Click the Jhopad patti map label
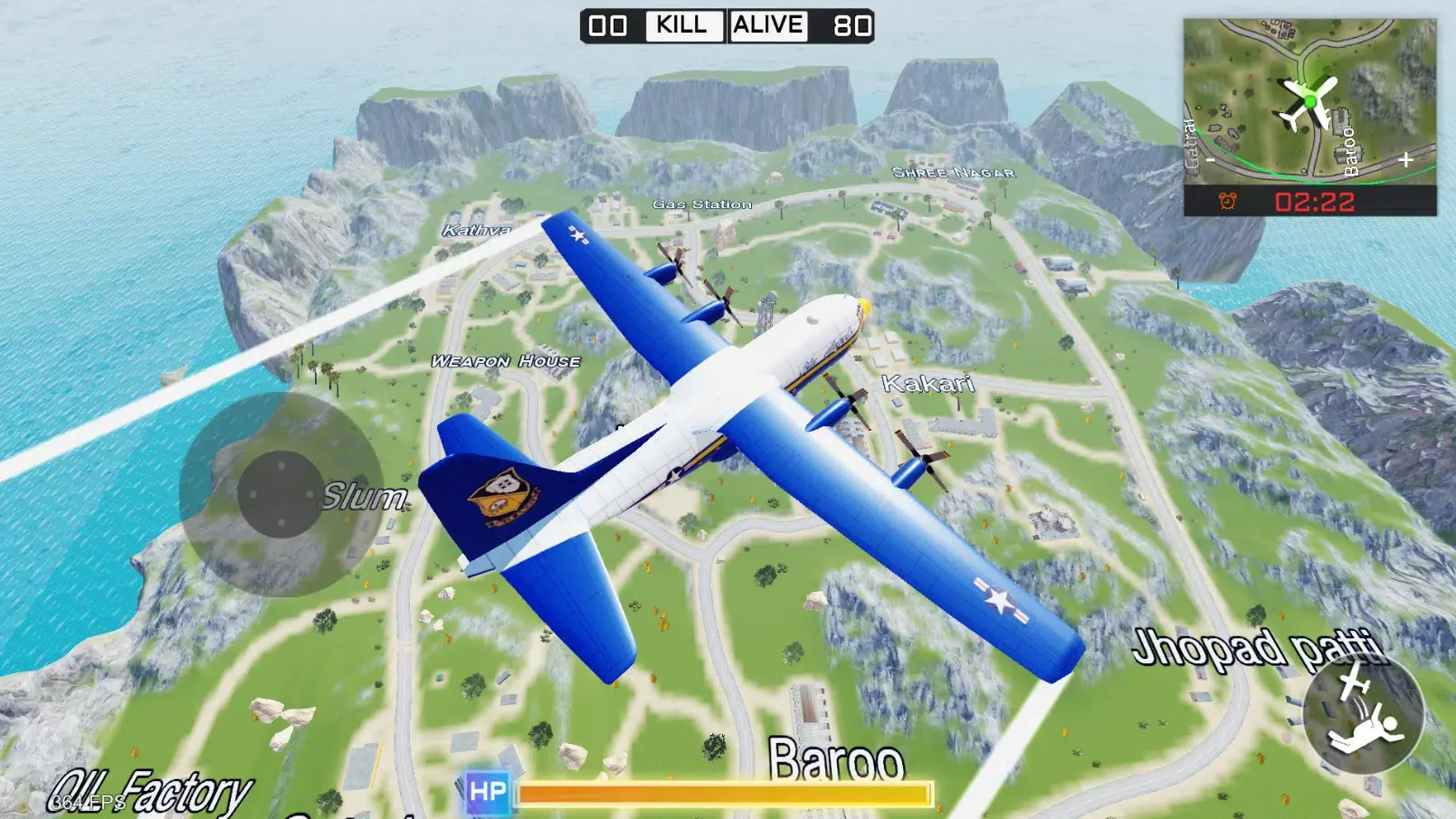1456x819 pixels. coord(1259,647)
